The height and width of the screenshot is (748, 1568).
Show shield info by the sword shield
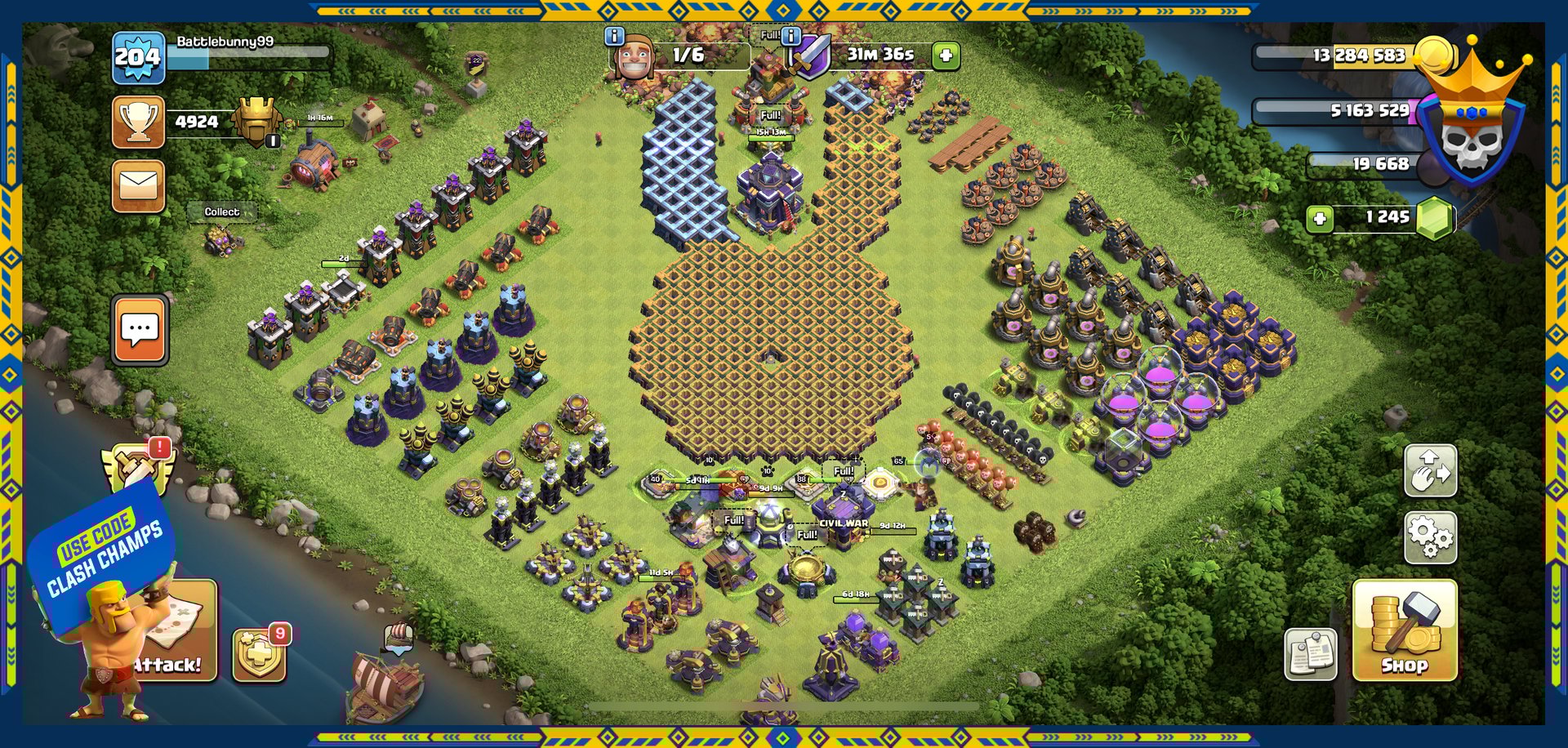[x=791, y=36]
